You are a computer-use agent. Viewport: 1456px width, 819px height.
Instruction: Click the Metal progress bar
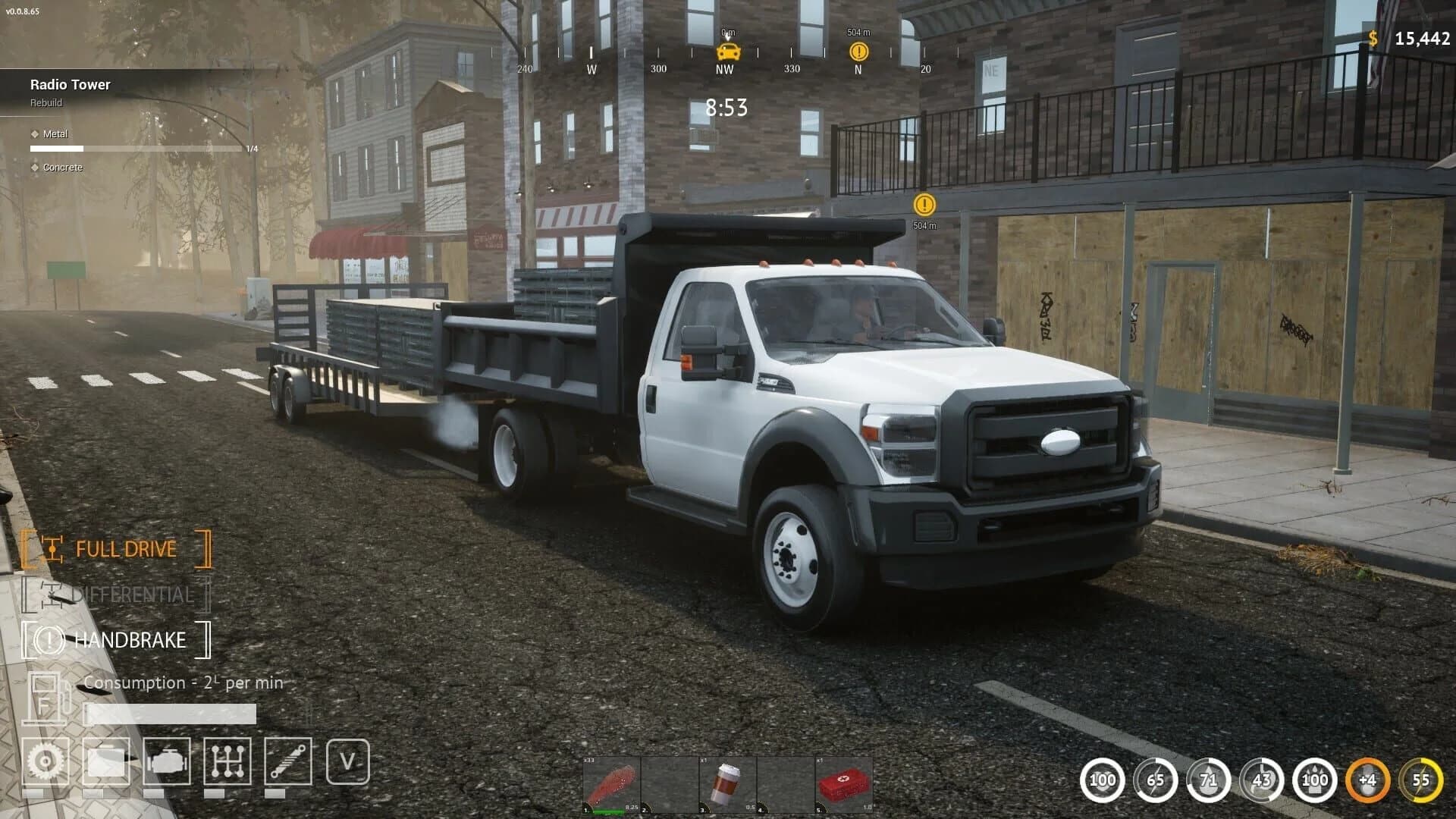click(136, 149)
